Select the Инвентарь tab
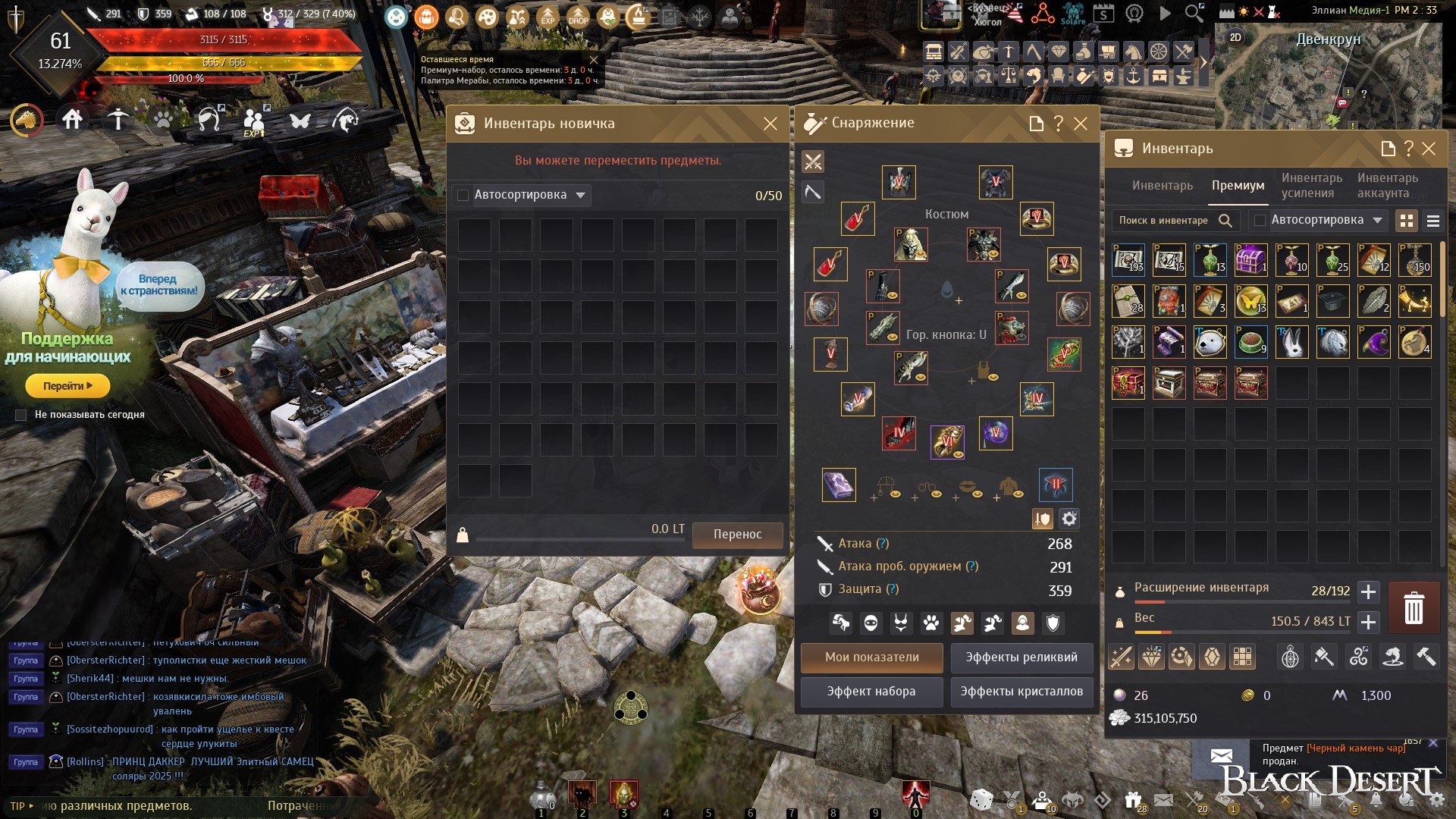Viewport: 1456px width, 819px height. tap(1162, 186)
